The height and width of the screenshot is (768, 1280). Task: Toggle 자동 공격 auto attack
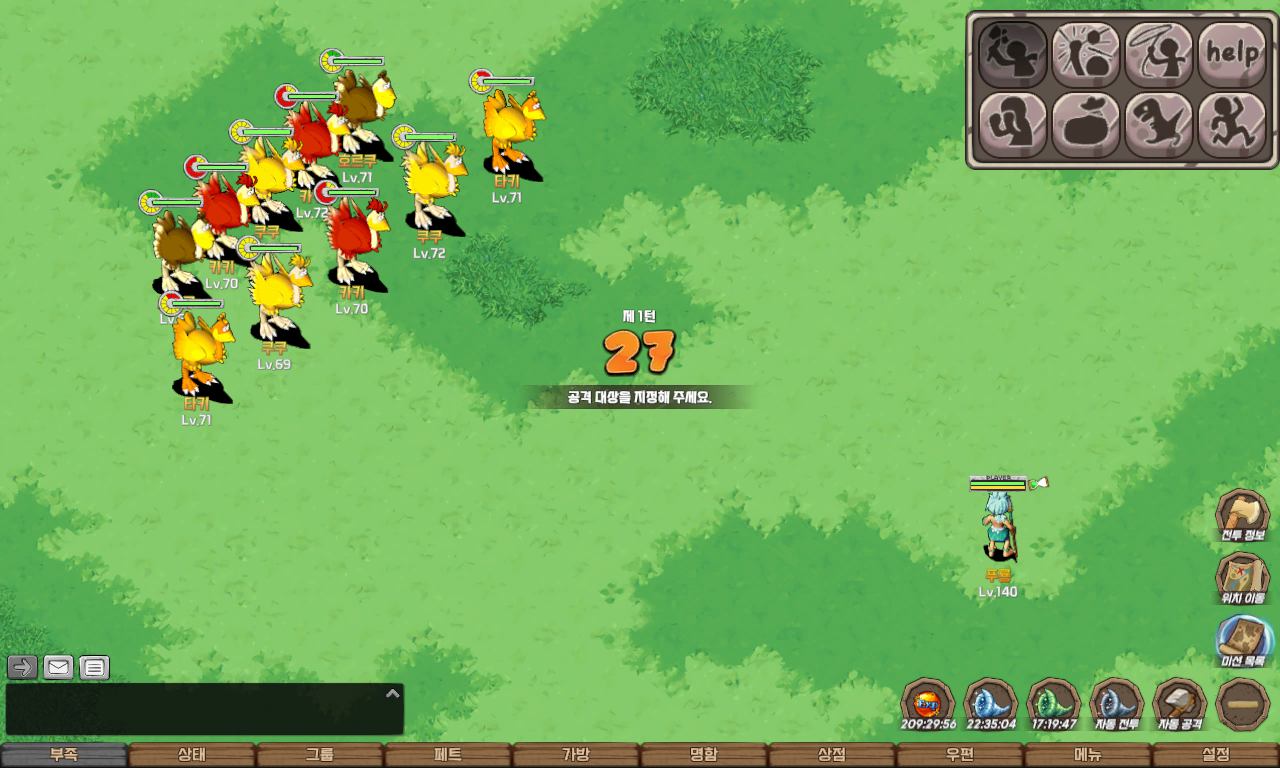click(1180, 704)
